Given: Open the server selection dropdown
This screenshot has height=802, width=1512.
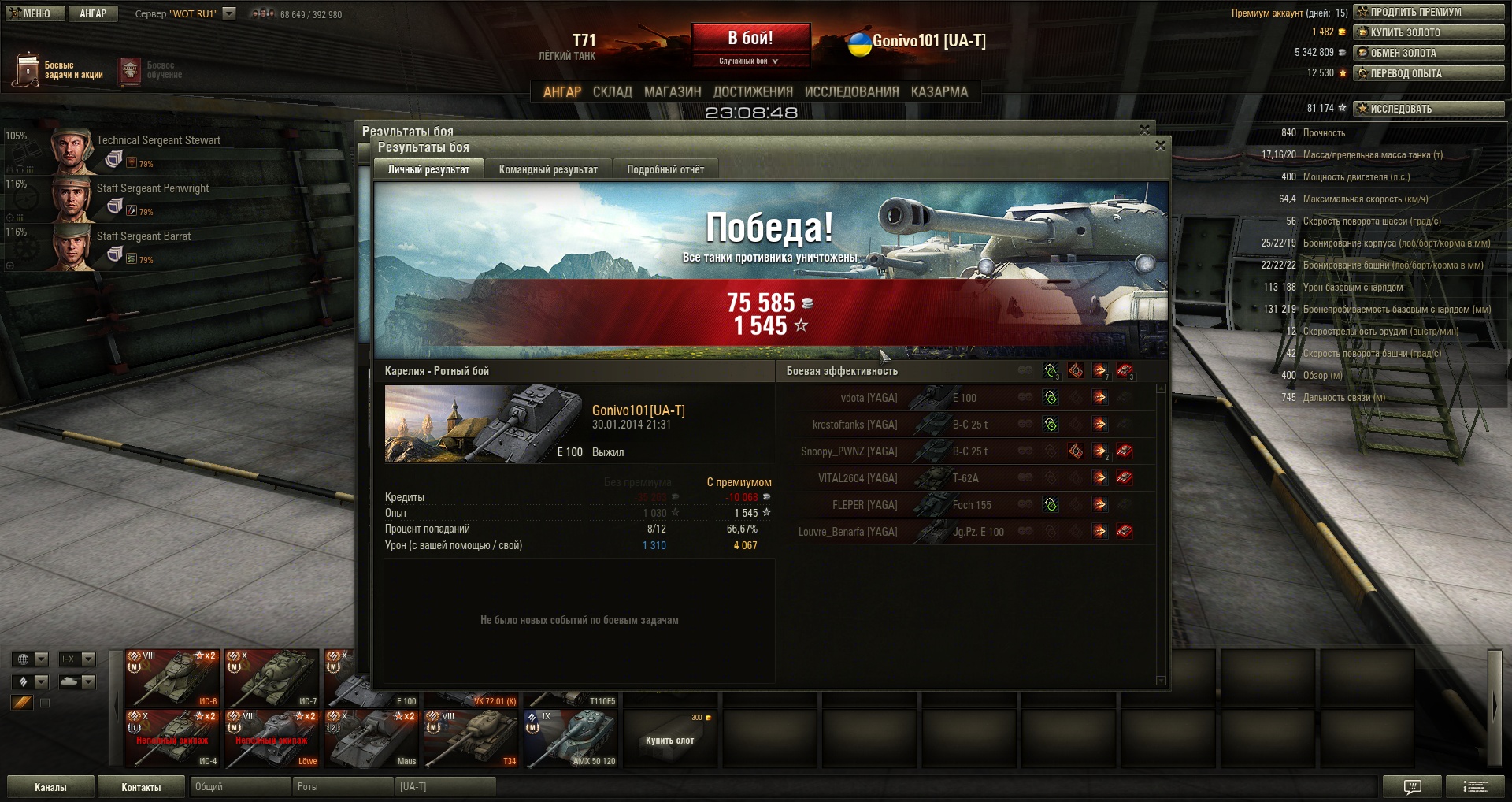Looking at the screenshot, I should (x=229, y=13).
